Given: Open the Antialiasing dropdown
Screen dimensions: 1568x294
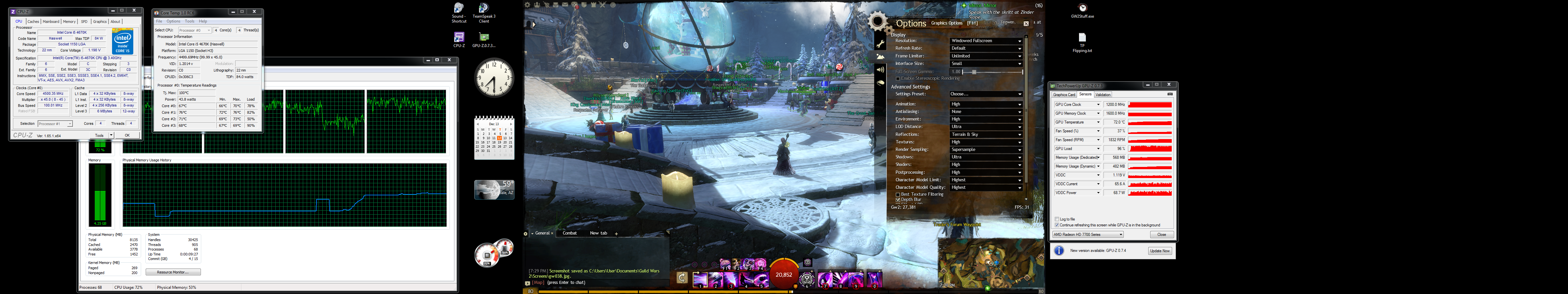Looking at the screenshot, I should point(986,111).
